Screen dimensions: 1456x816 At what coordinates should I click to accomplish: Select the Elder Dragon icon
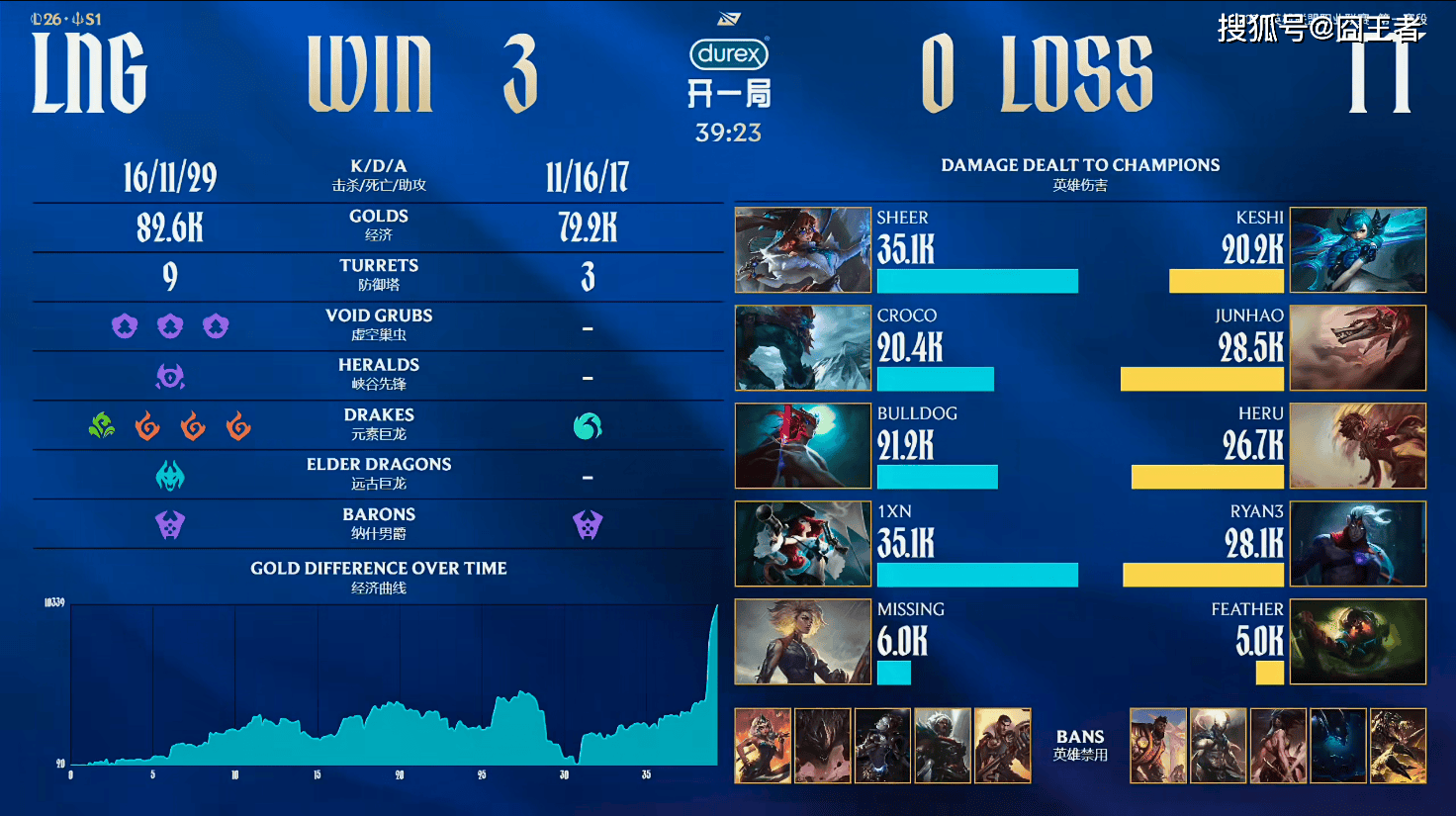pyautogui.click(x=170, y=476)
